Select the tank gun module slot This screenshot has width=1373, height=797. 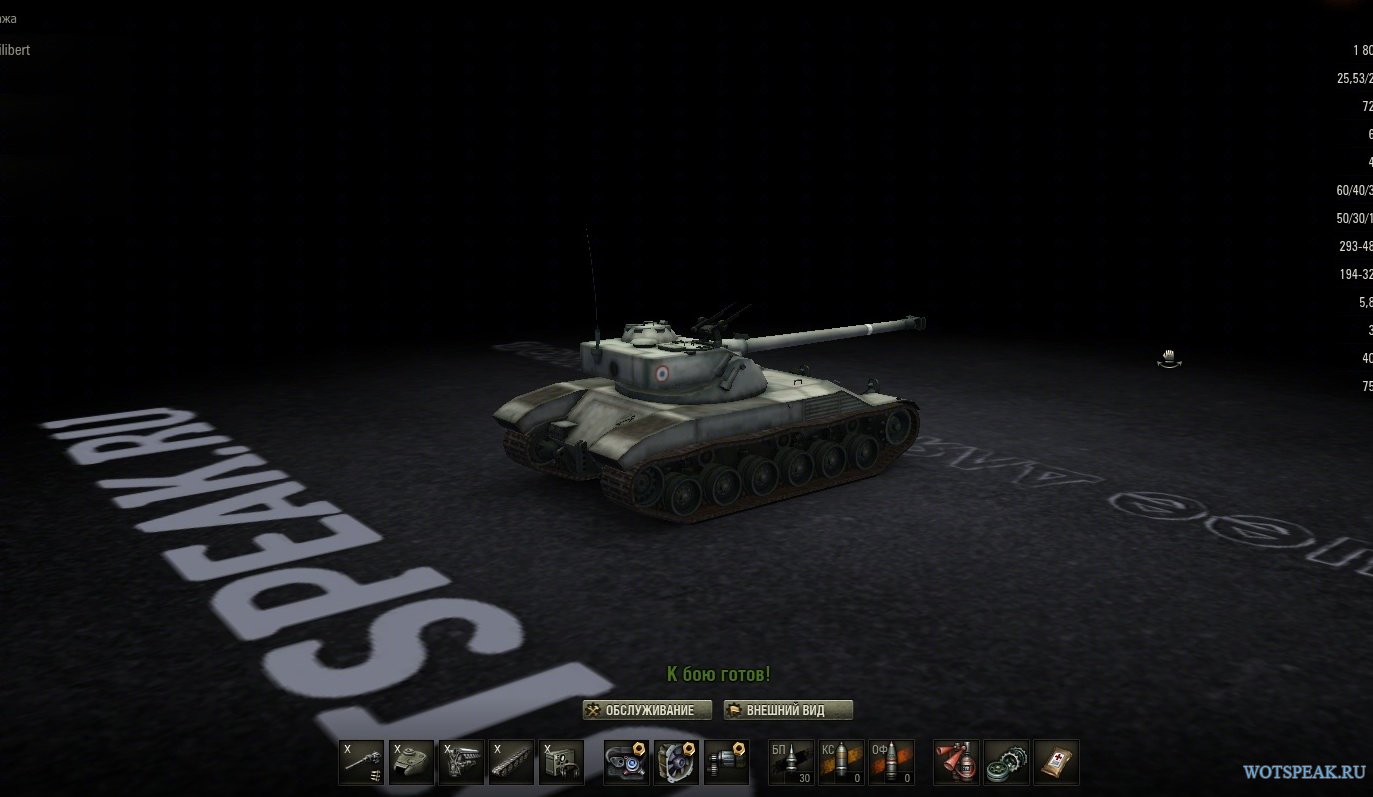(x=361, y=762)
